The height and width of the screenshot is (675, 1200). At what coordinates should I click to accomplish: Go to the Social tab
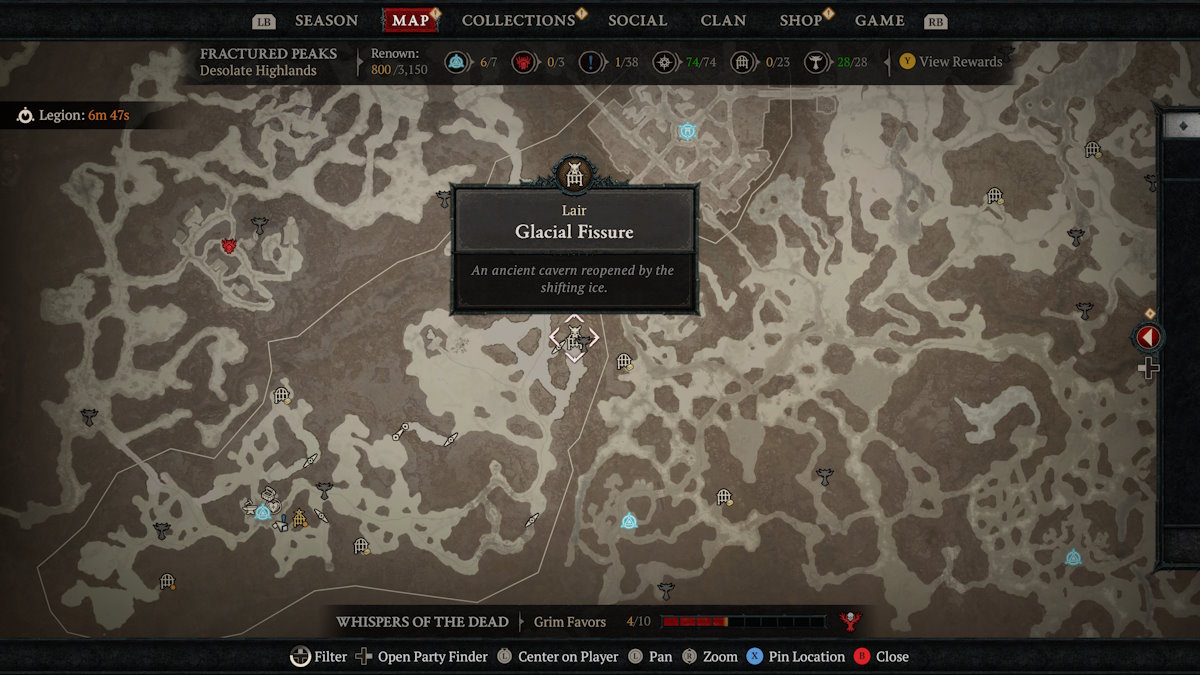[637, 20]
